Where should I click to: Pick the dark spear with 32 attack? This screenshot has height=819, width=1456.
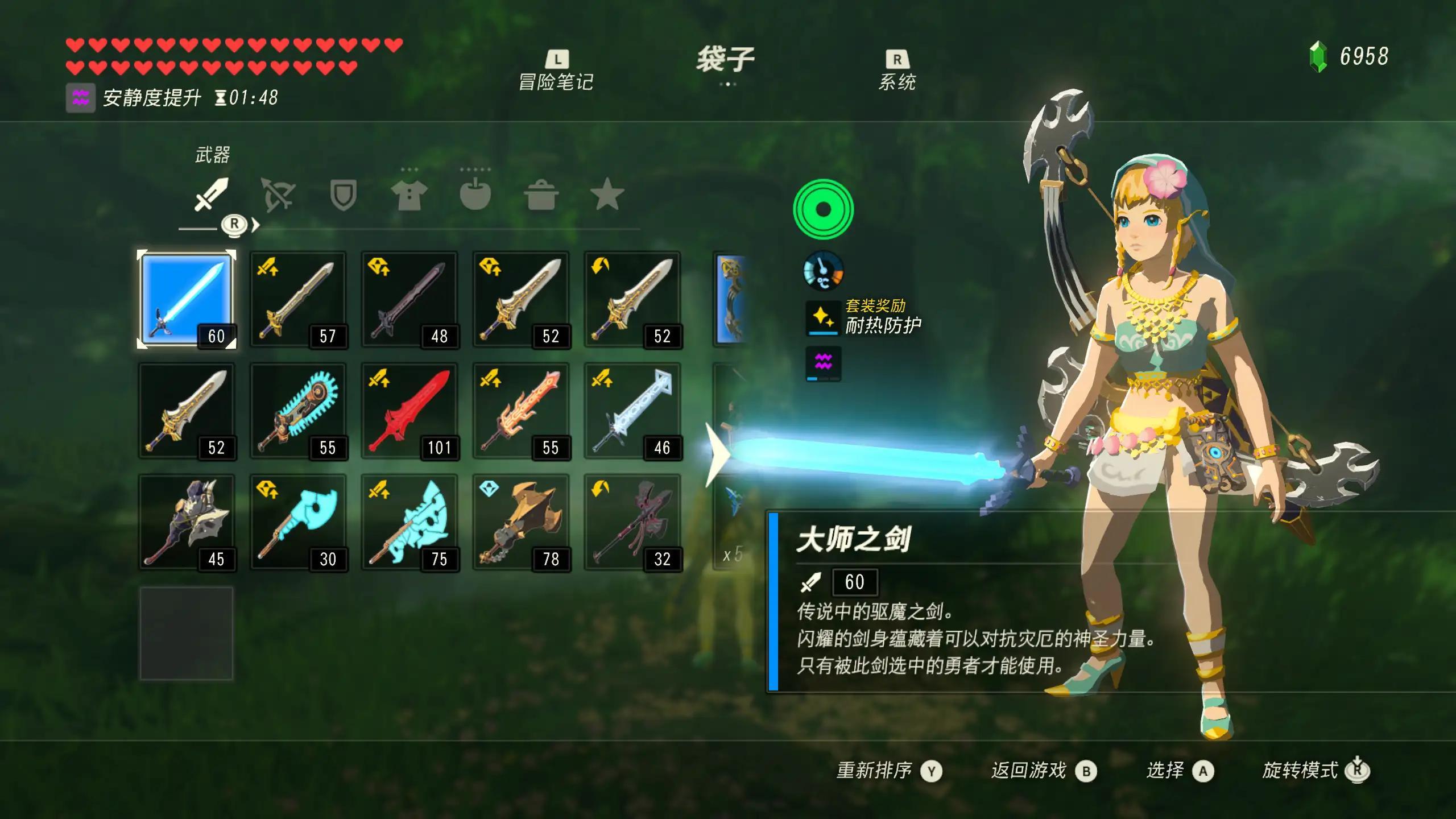coord(632,522)
